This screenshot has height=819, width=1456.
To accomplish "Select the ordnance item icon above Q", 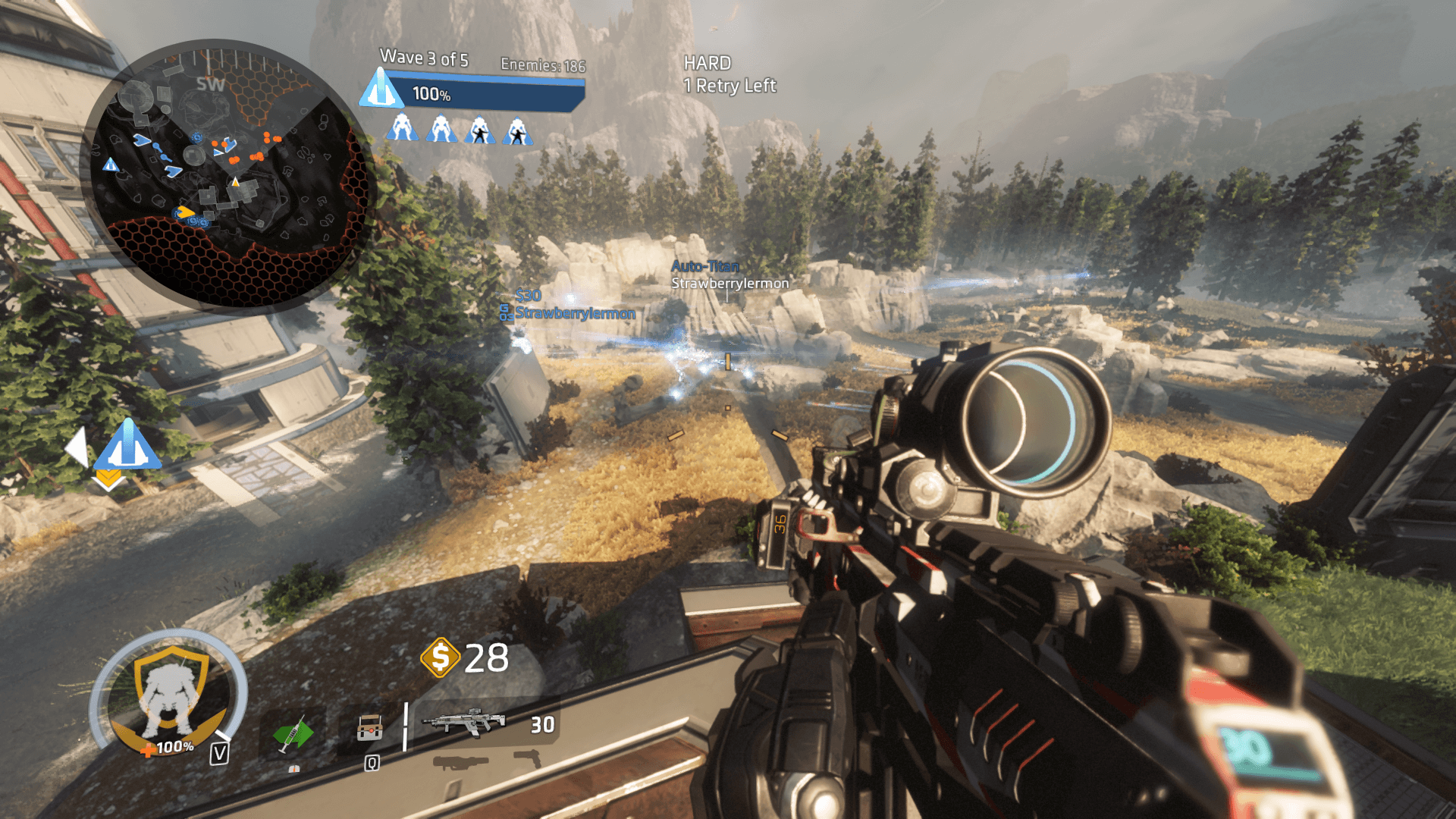I will tap(370, 728).
